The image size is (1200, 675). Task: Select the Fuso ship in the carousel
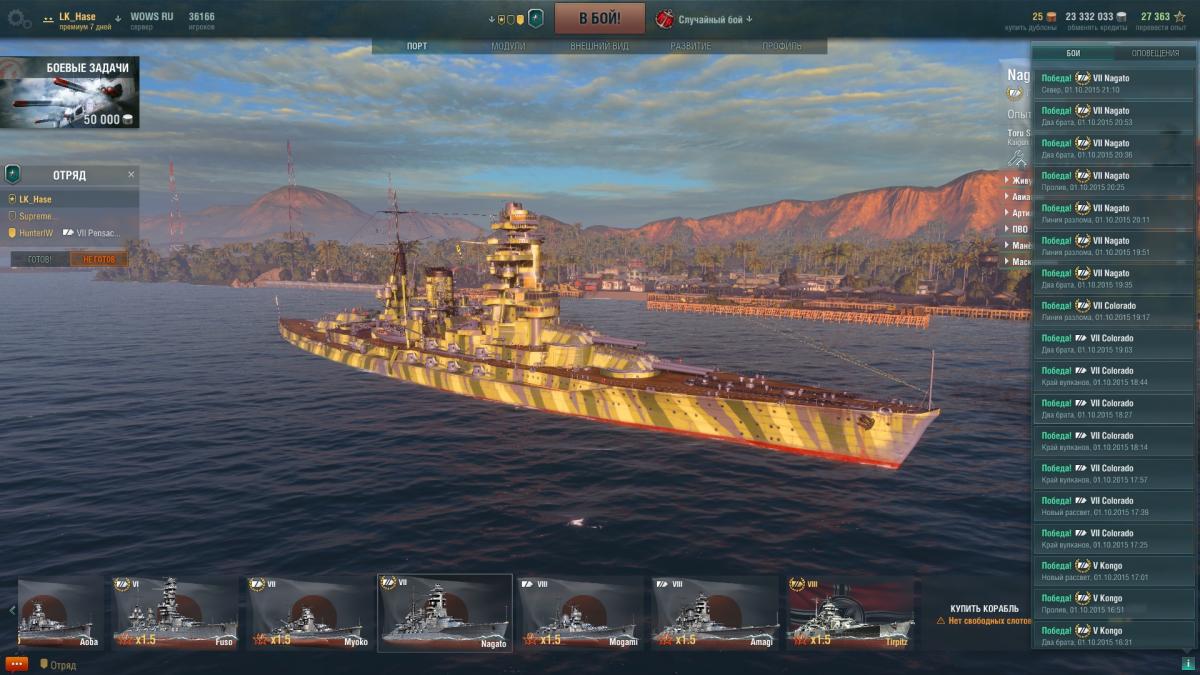[x=176, y=613]
